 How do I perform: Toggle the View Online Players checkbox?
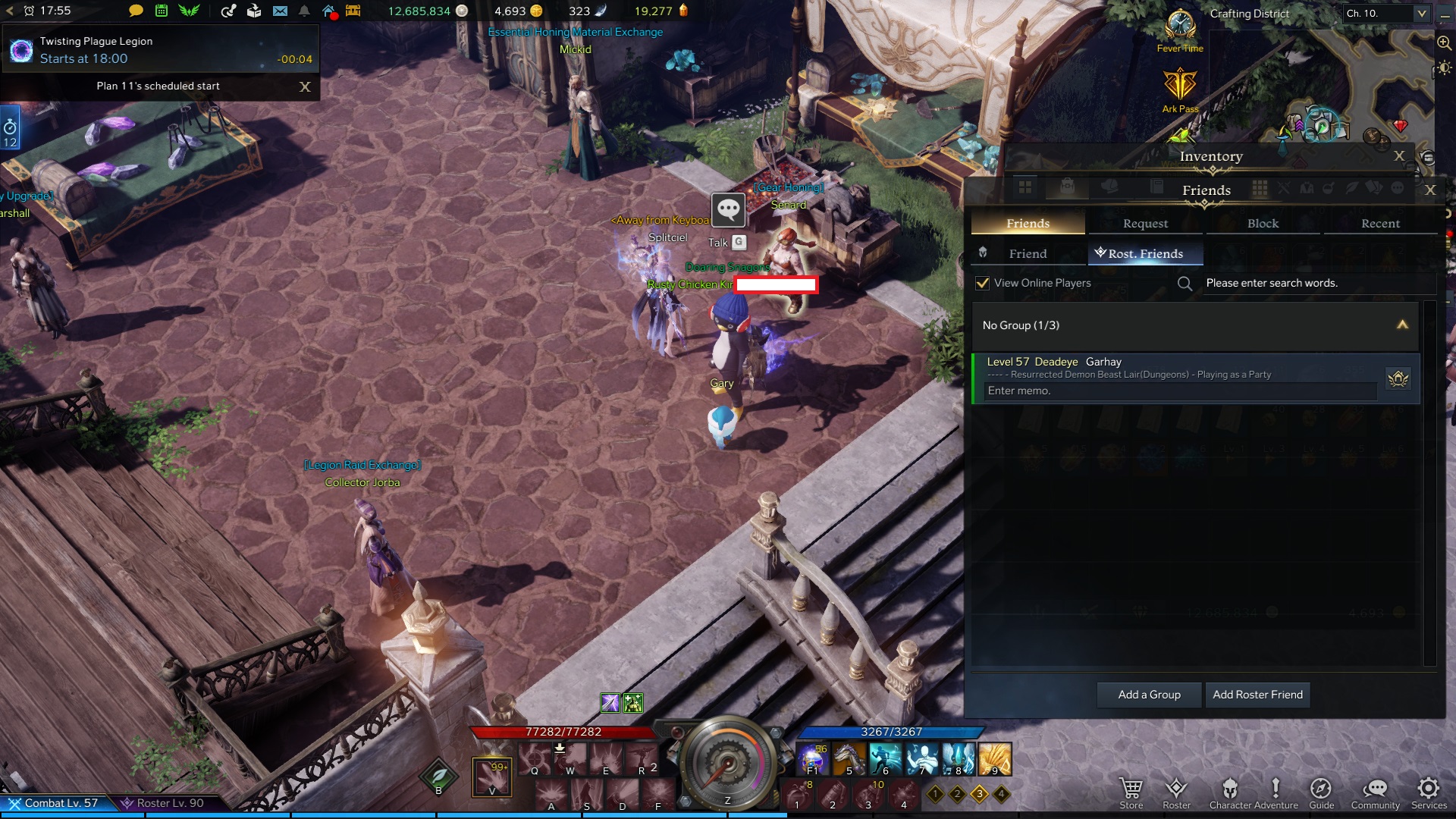pyautogui.click(x=983, y=283)
